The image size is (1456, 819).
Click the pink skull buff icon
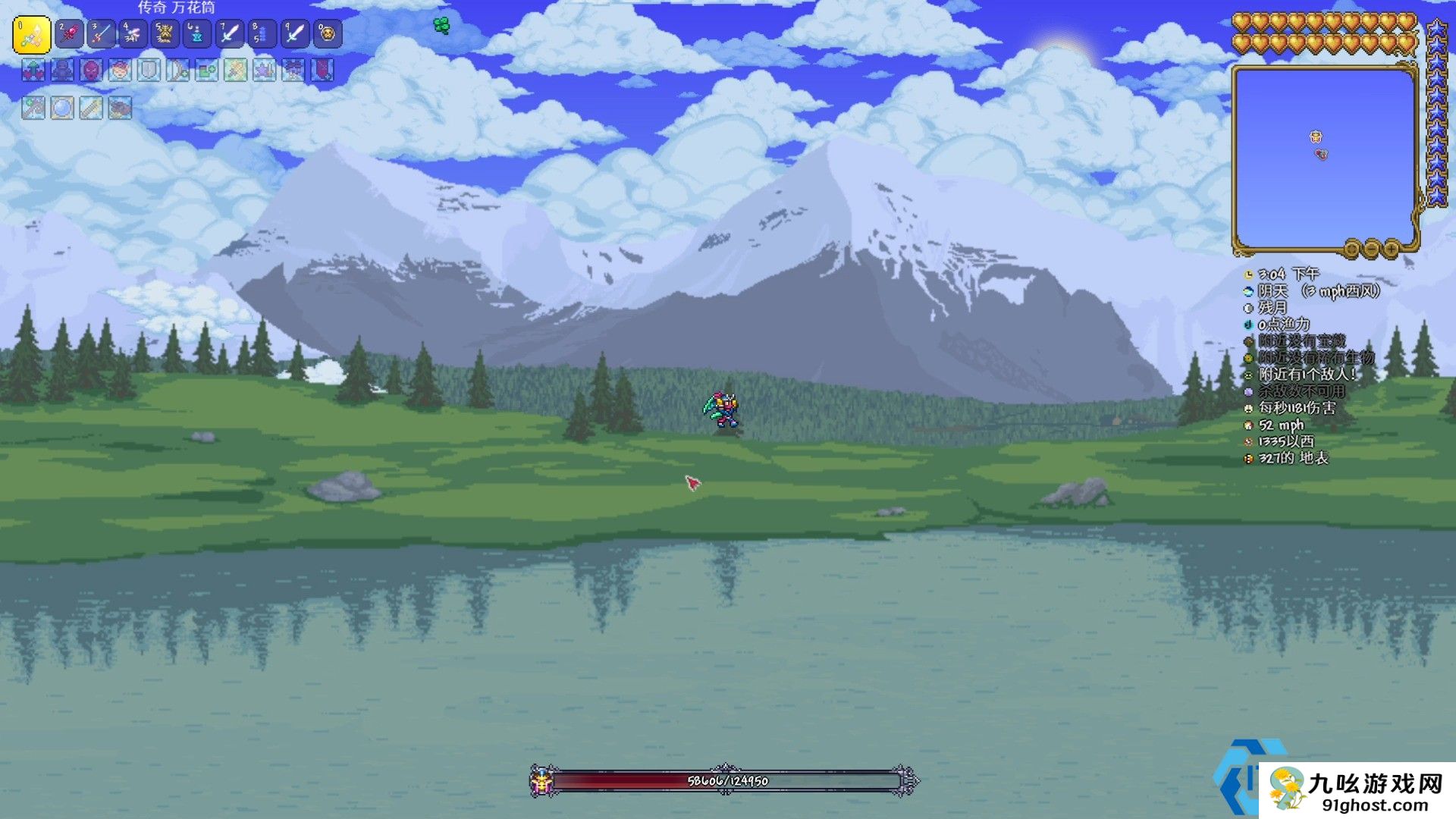[91, 71]
